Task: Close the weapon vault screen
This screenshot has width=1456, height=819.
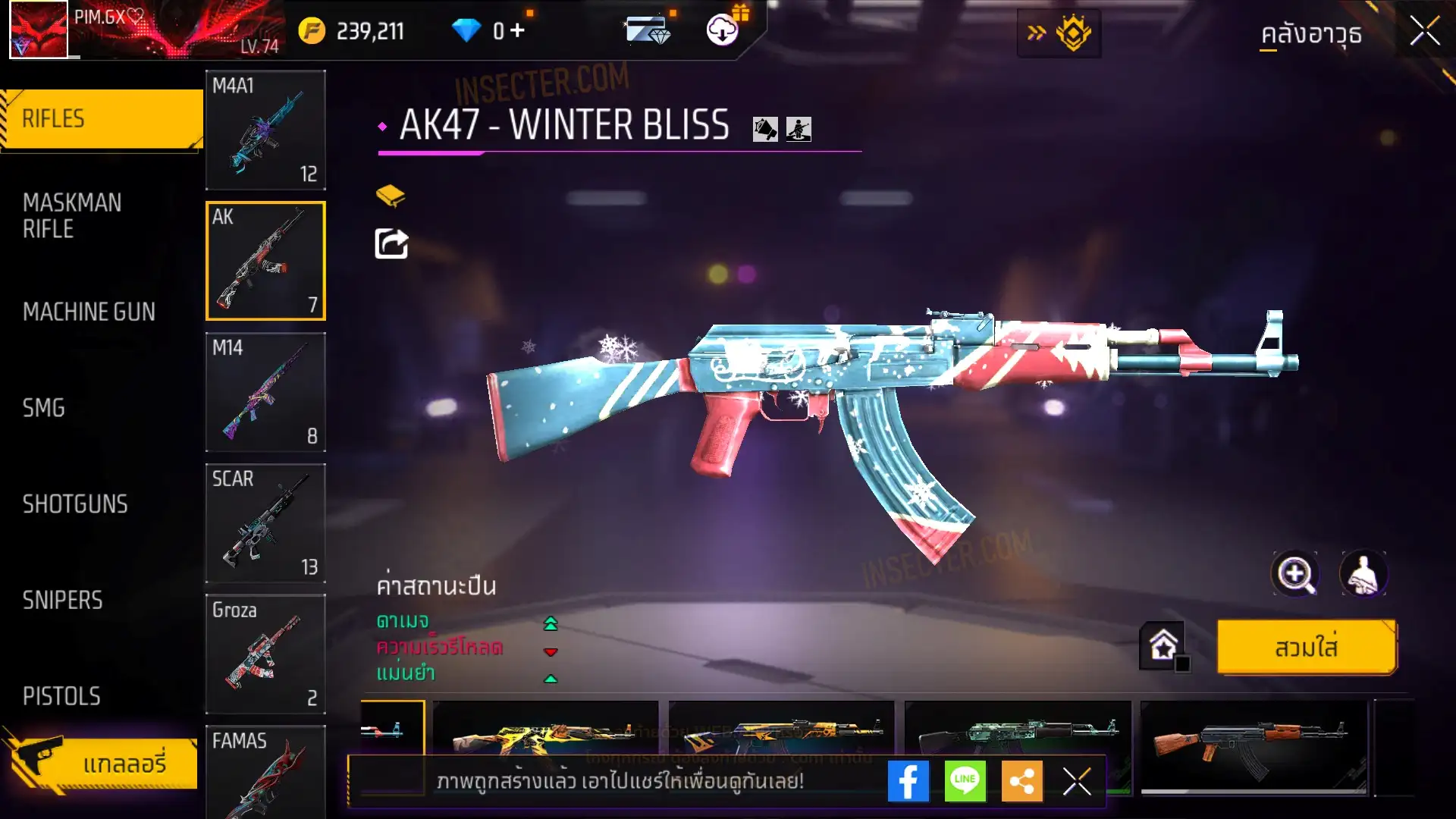Action: coord(1425,32)
